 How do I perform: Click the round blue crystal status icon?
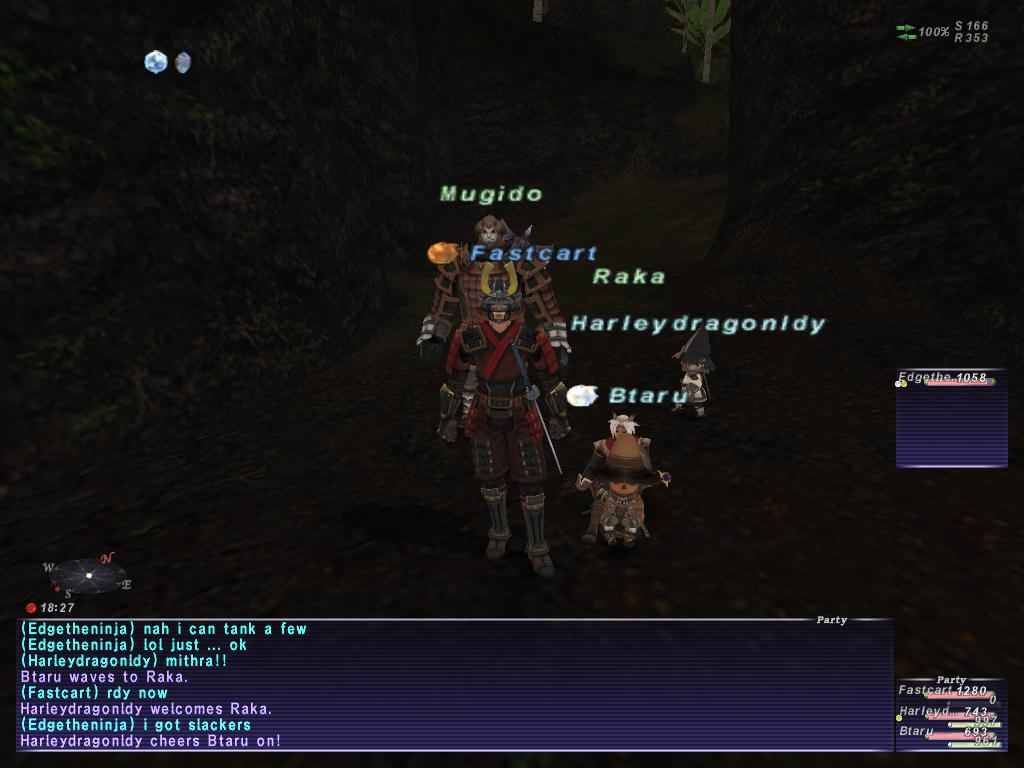tap(155, 62)
